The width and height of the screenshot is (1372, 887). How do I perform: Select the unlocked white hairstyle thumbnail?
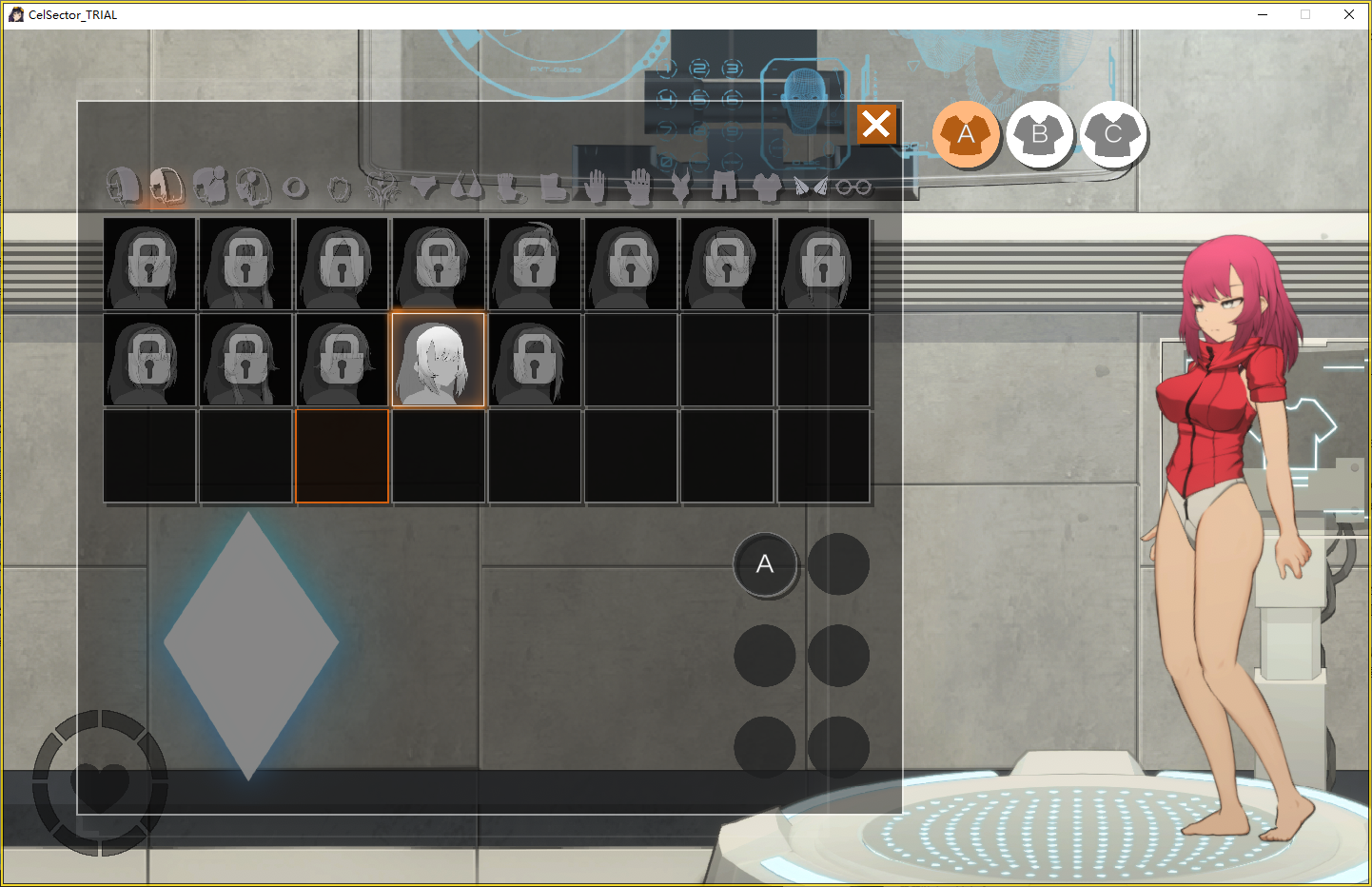click(x=438, y=360)
